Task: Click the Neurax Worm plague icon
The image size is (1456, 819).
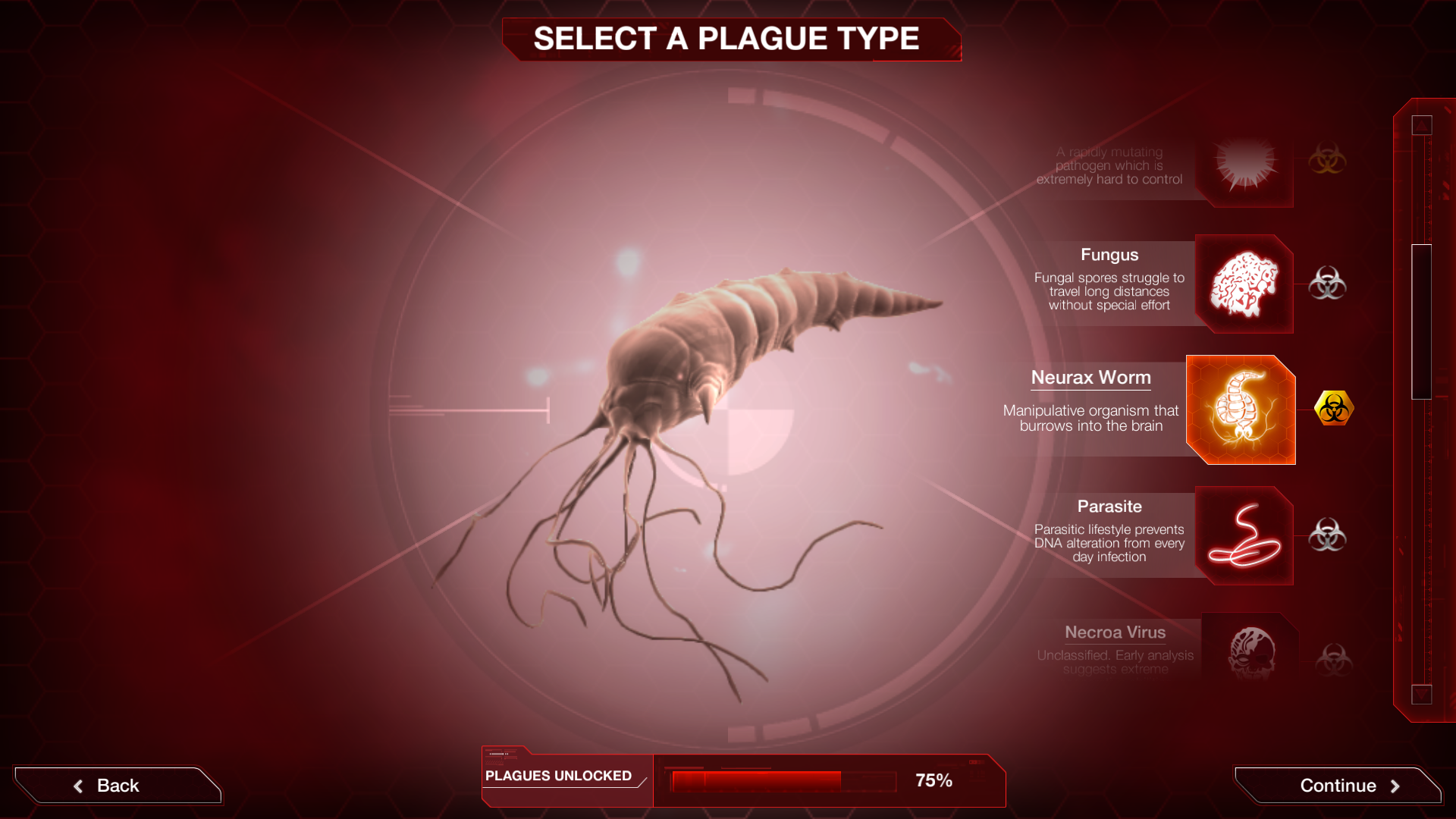Action: [x=1241, y=409]
